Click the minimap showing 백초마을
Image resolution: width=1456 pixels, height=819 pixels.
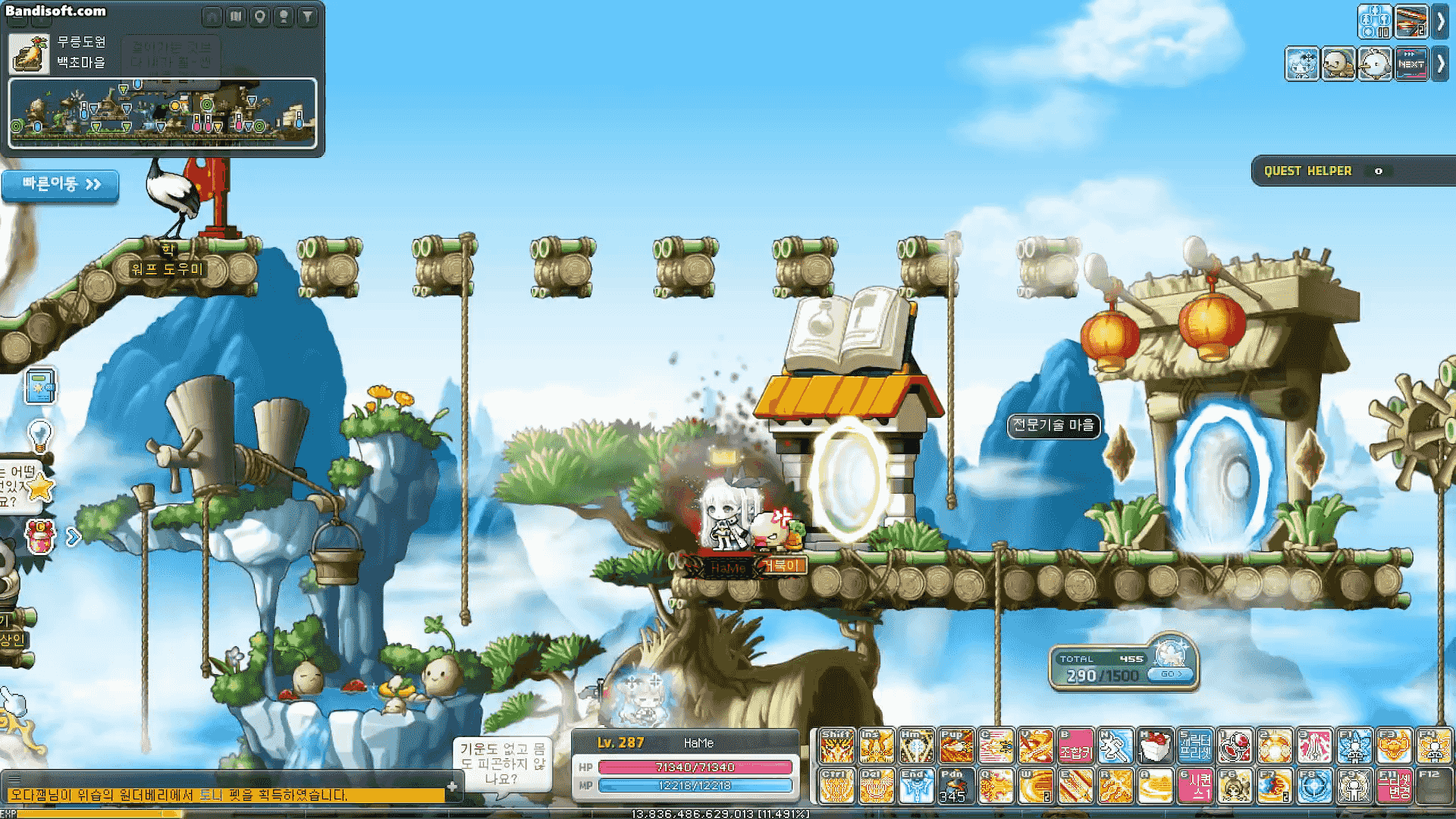click(x=162, y=113)
